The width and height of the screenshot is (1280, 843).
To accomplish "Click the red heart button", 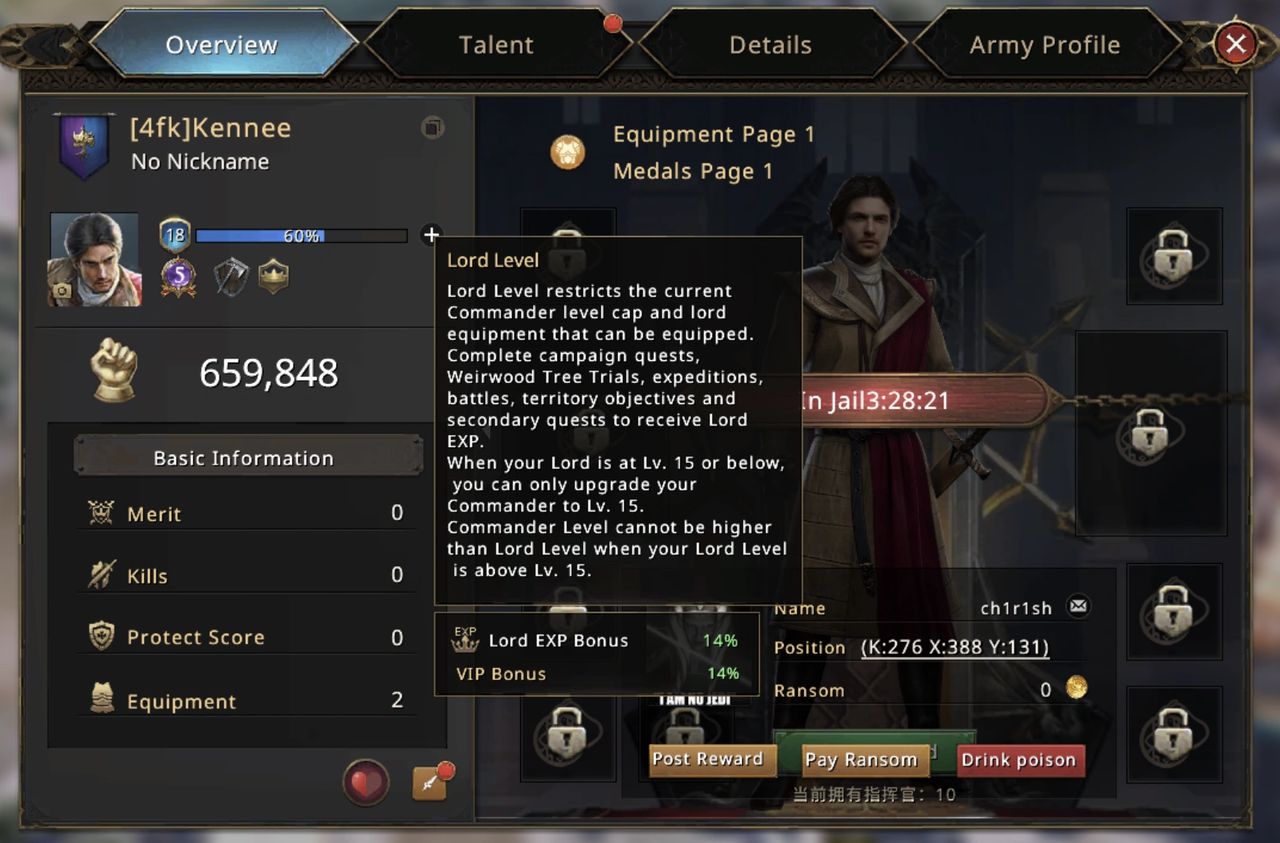I will [x=366, y=782].
